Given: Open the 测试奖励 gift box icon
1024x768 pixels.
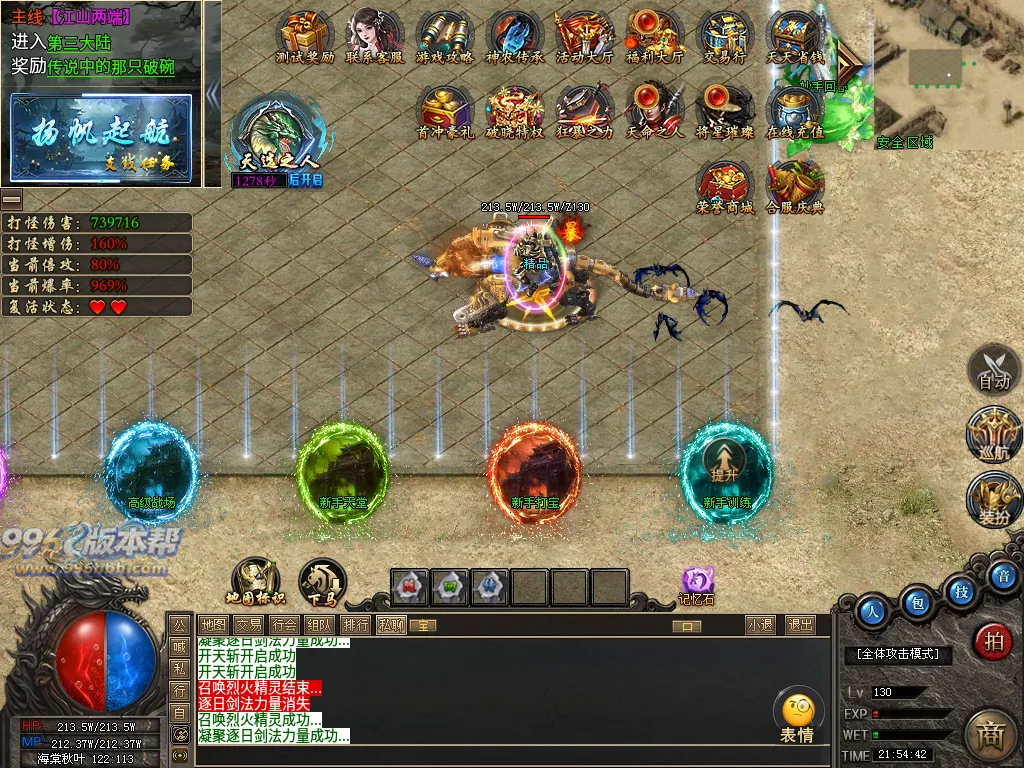Looking at the screenshot, I should pos(304,35).
